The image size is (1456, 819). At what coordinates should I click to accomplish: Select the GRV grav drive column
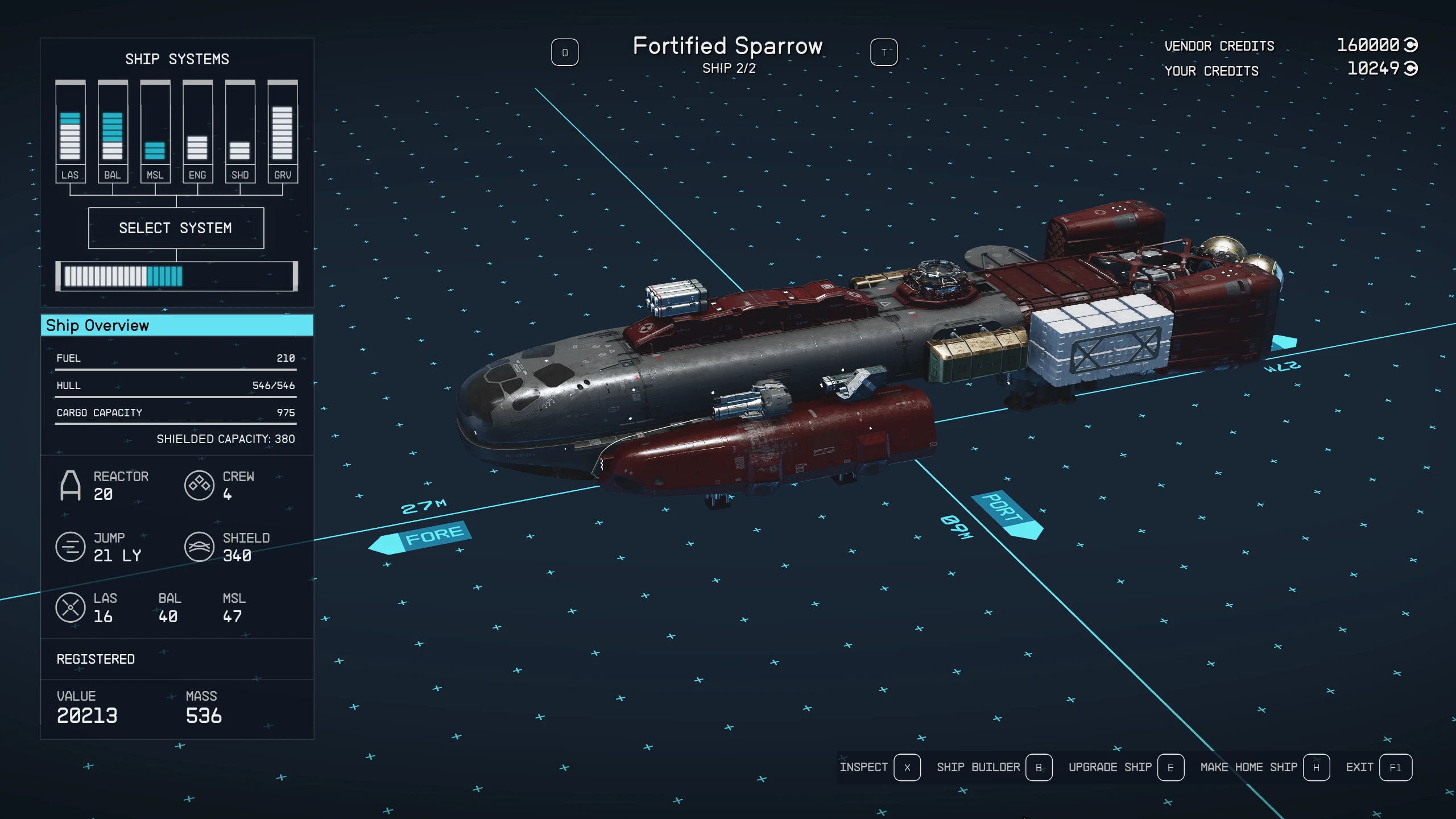283,132
